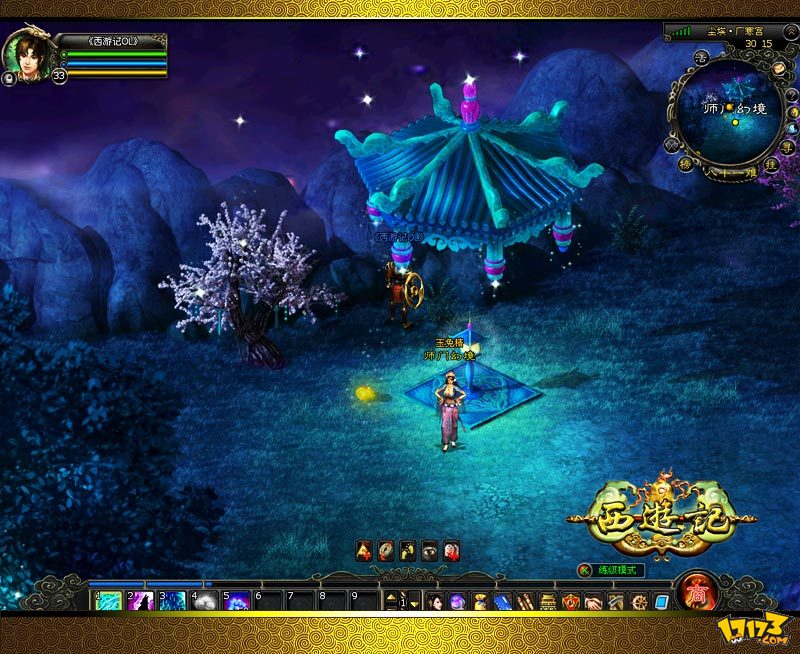The image size is (800, 654).
Task: Open the 八十一难 button under the minimap
Action: pos(729,171)
